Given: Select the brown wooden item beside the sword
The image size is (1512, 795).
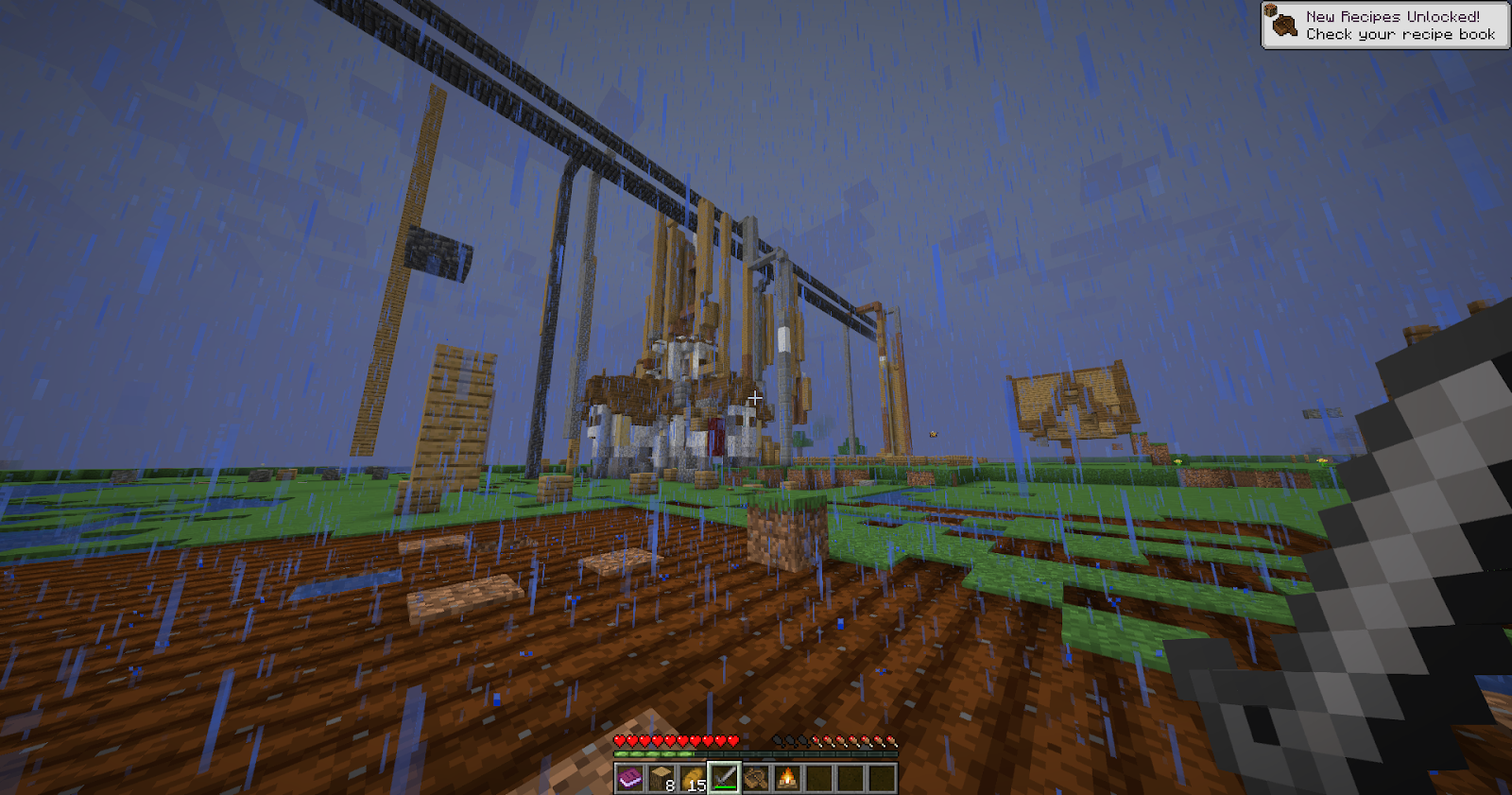Looking at the screenshot, I should pyautogui.click(x=755, y=777).
